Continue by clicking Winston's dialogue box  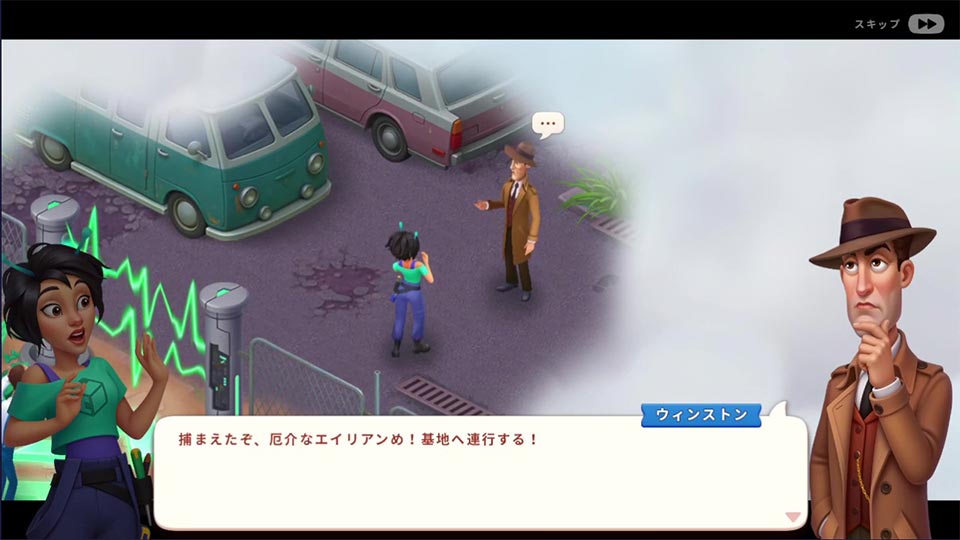(x=480, y=472)
